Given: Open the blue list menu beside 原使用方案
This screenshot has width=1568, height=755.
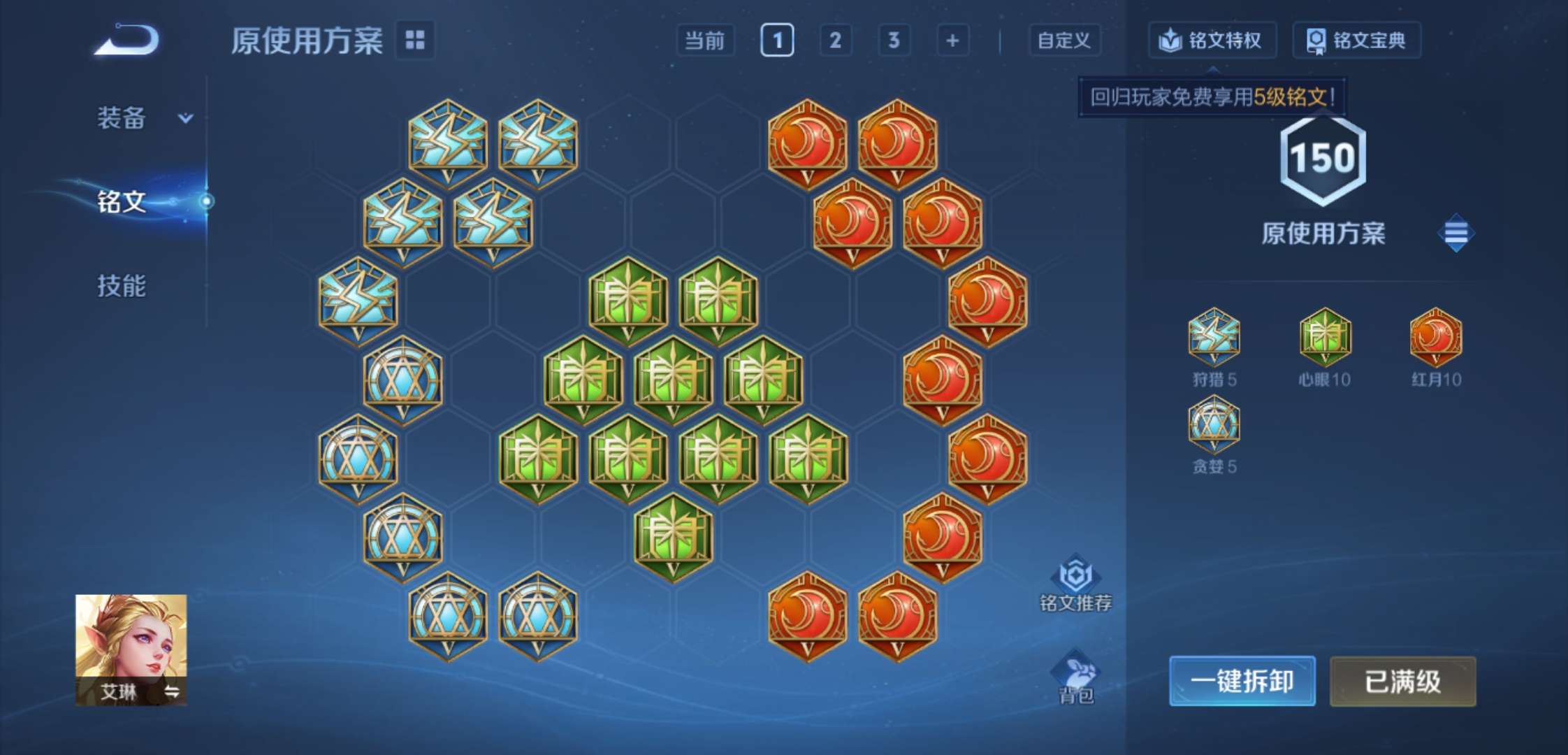Looking at the screenshot, I should coord(1456,233).
